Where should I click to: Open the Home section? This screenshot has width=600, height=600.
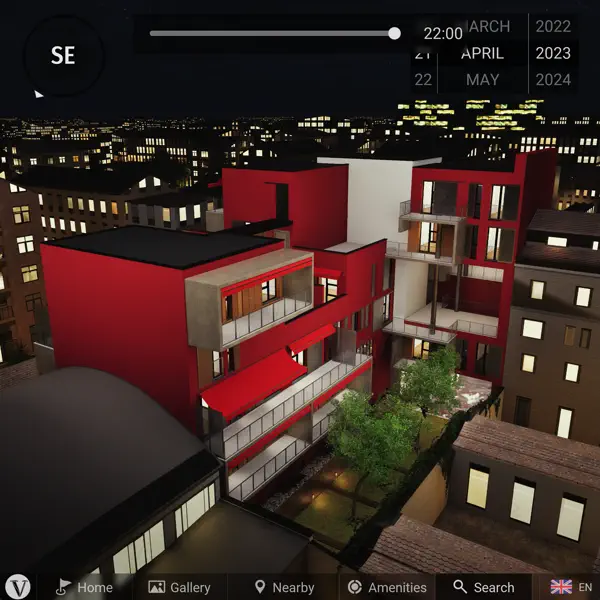pos(84,587)
